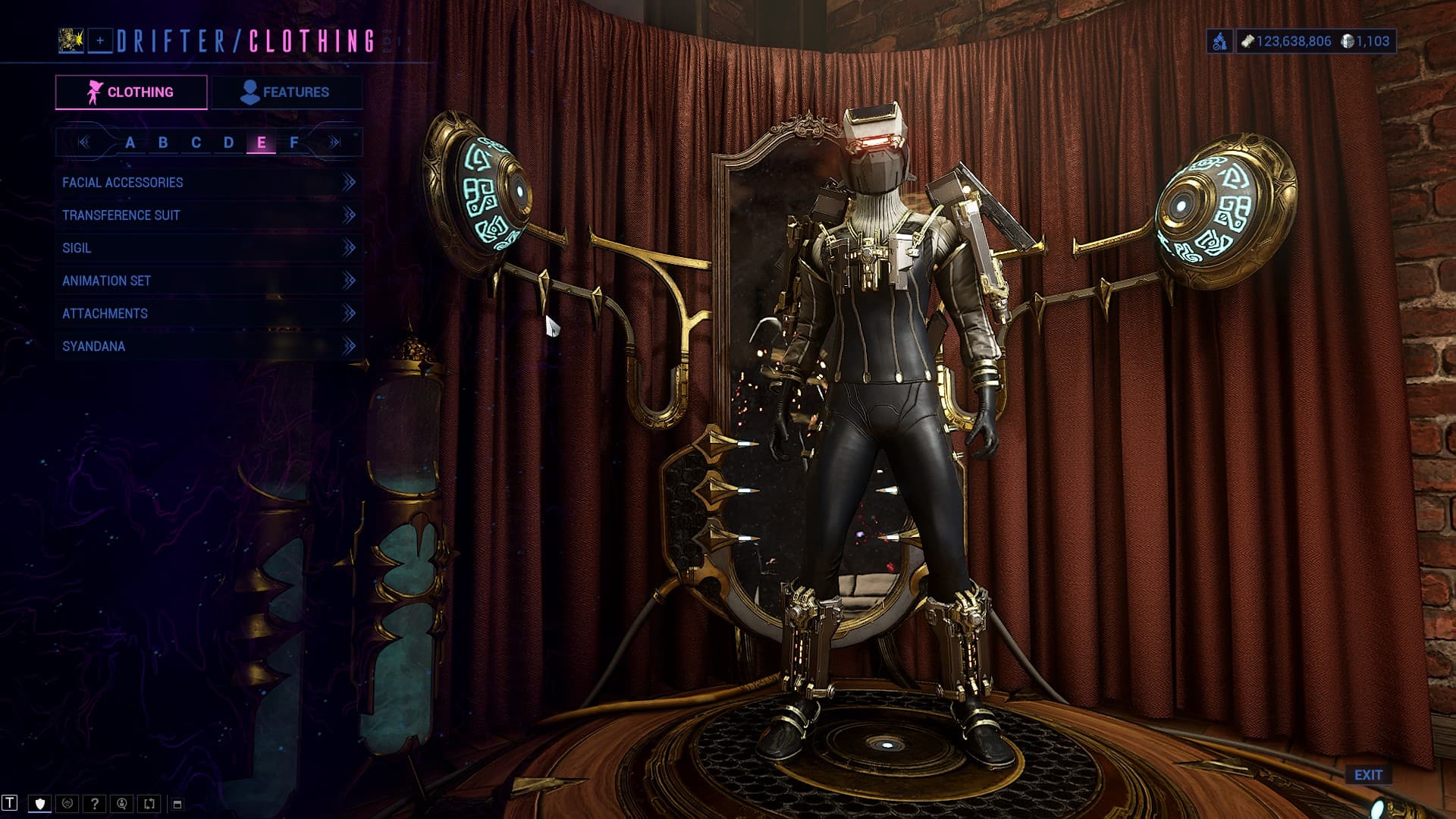The image size is (1456, 819).
Task: Open Animation Set selection
Action: 208,281
